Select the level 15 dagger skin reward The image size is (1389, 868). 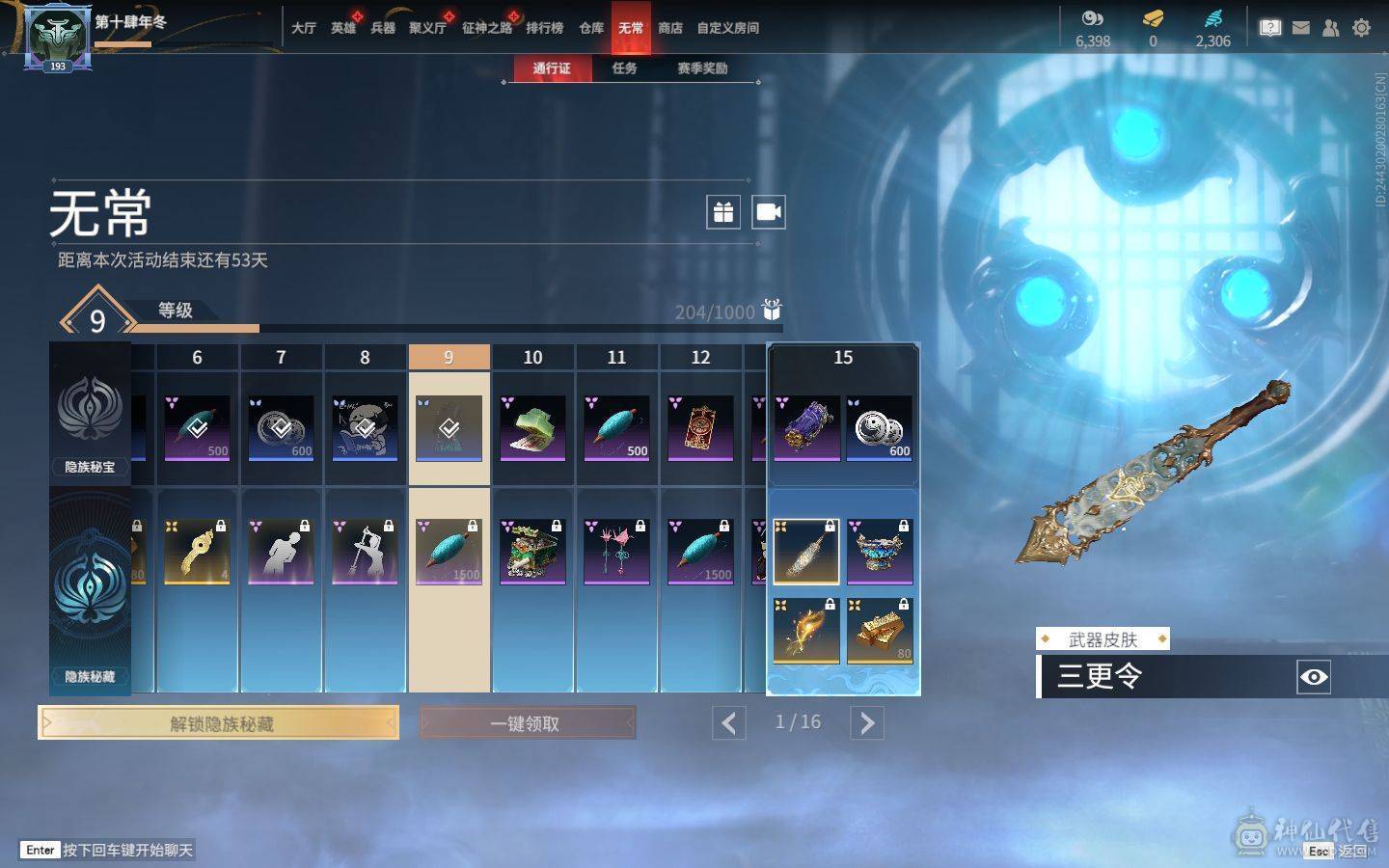tap(806, 551)
